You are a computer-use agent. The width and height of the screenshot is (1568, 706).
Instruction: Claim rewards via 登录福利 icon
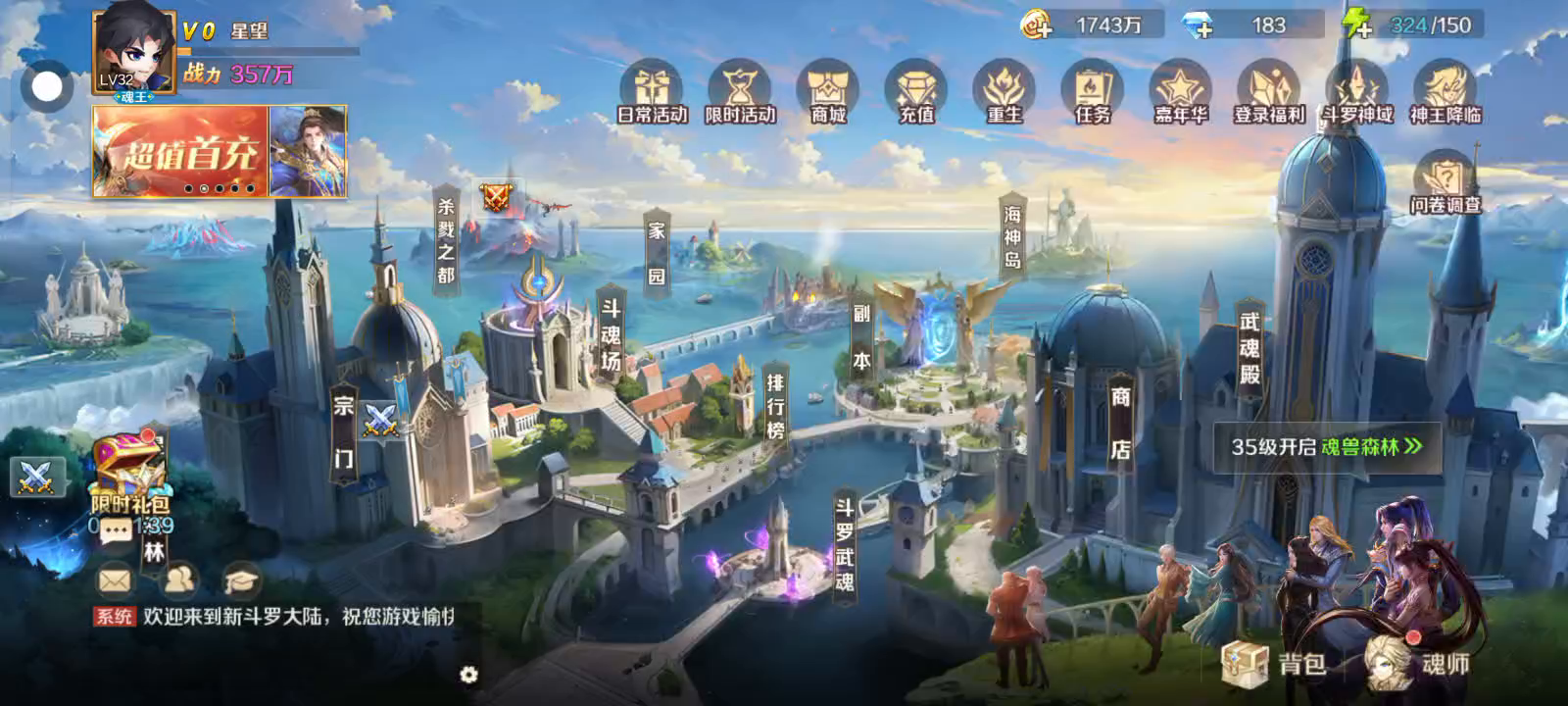[x=1269, y=92]
